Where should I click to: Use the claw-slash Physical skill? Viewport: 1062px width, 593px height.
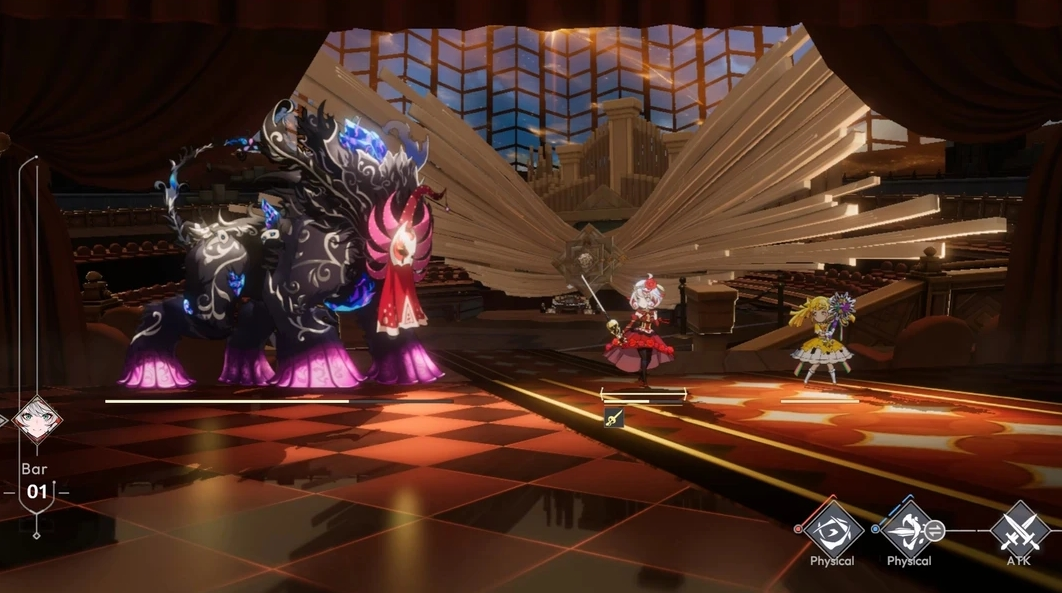coord(832,530)
